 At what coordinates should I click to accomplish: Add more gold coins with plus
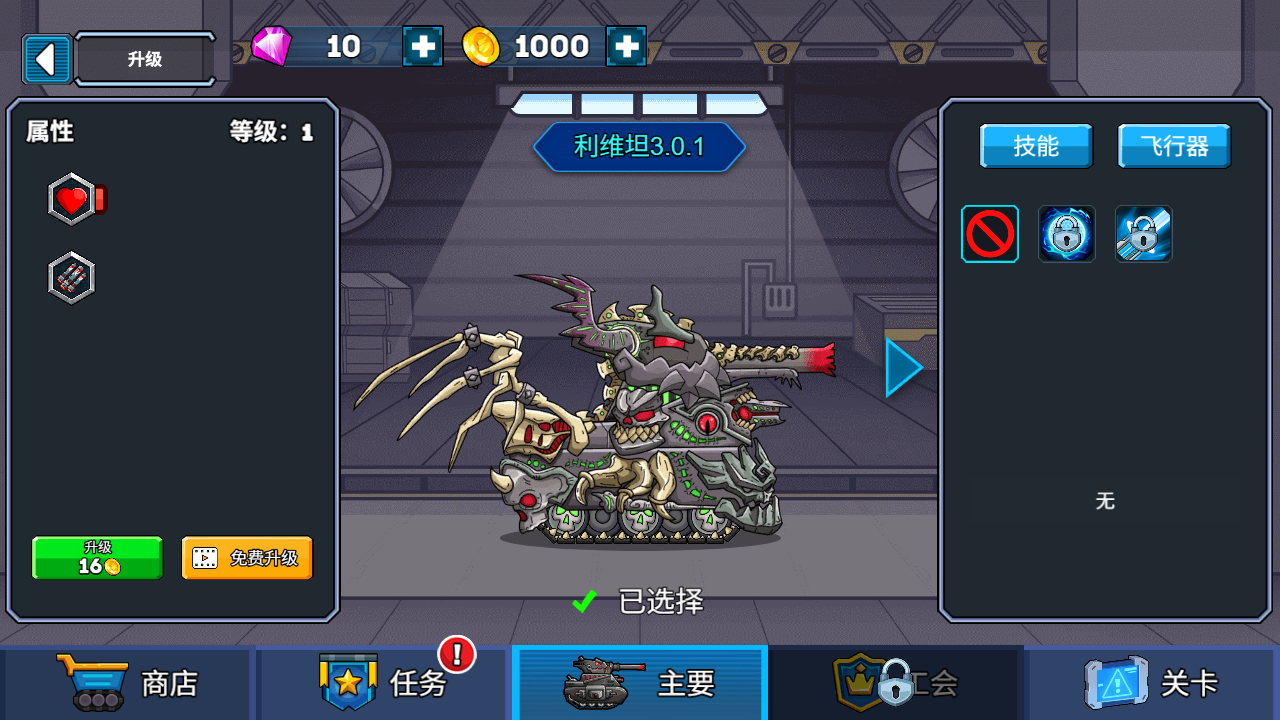click(x=626, y=46)
